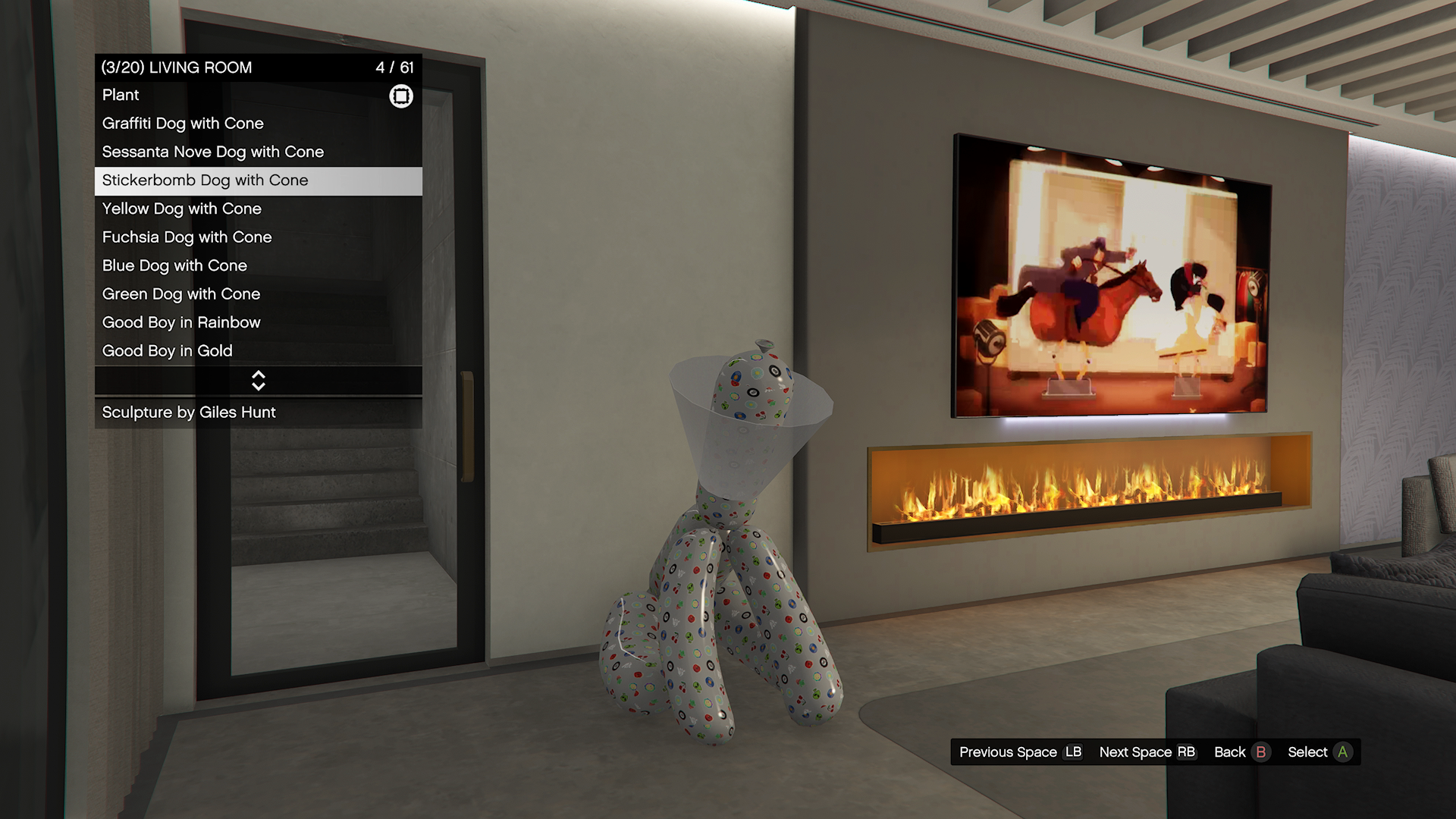
Task: Select Stickerbomb Dog with Cone
Action: [x=258, y=180]
